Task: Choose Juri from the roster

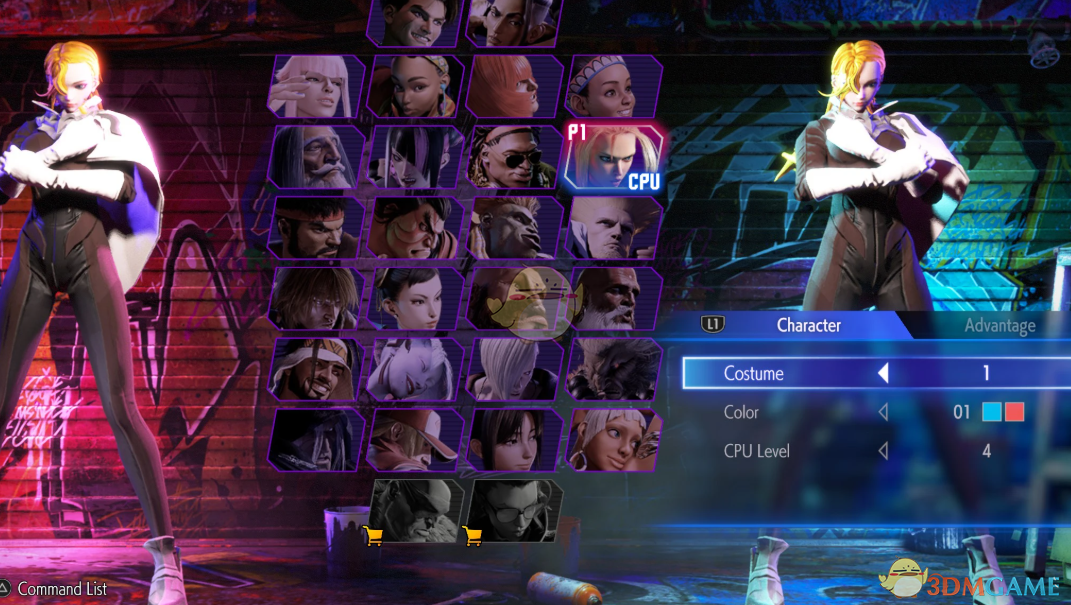Action: tap(415, 158)
